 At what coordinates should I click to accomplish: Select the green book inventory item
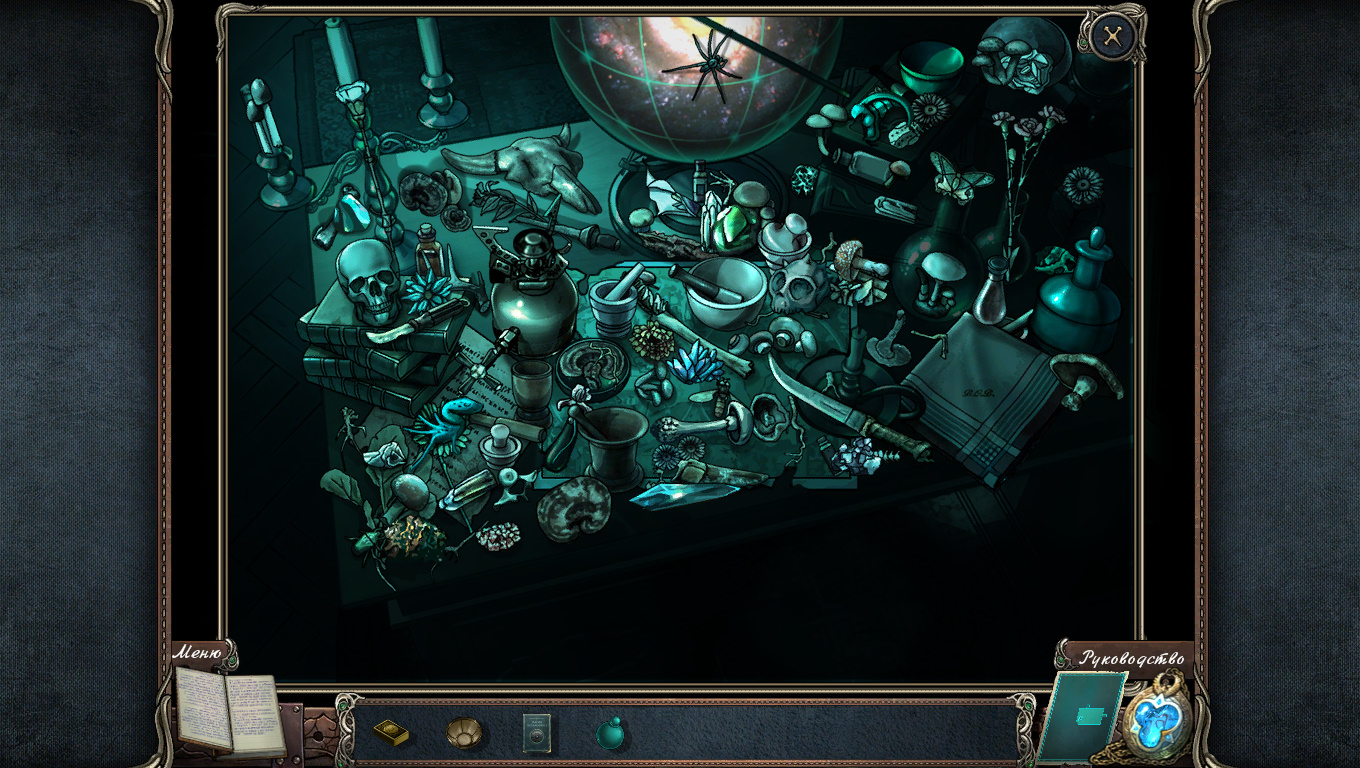click(x=537, y=734)
